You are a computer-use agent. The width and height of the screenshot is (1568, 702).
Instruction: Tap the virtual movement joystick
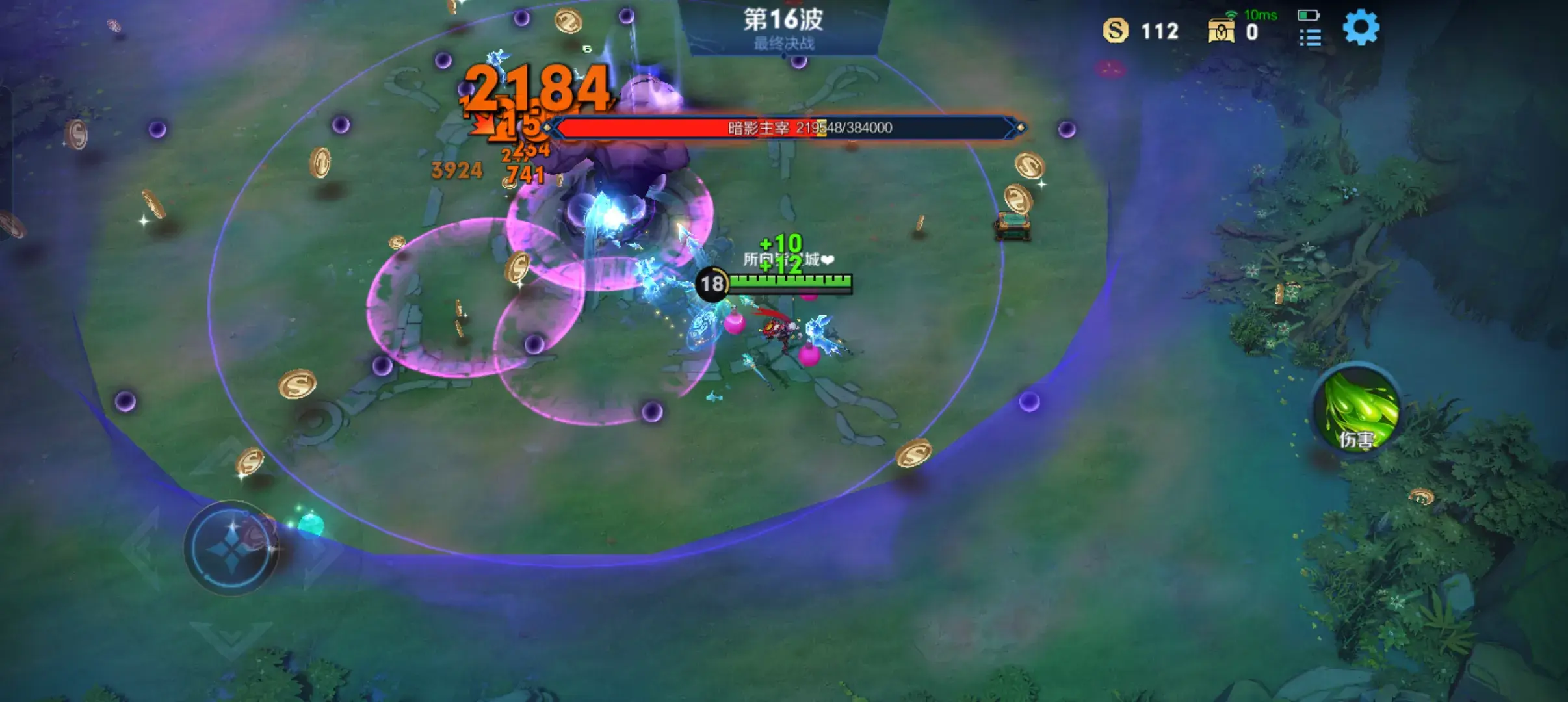pyautogui.click(x=231, y=547)
